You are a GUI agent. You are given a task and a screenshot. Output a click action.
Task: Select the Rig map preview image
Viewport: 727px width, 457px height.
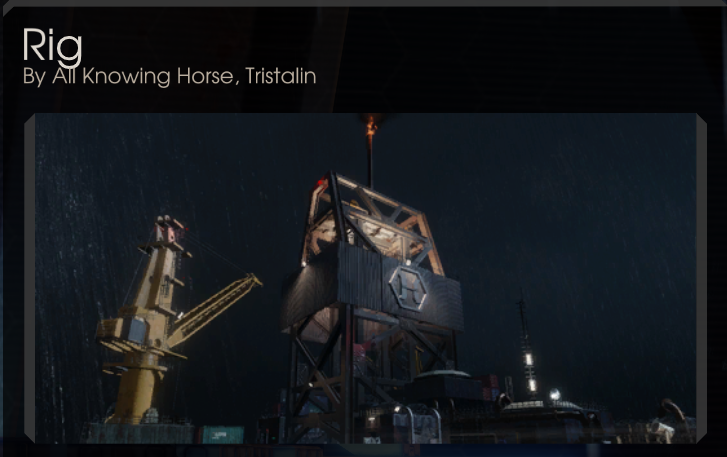click(x=365, y=278)
